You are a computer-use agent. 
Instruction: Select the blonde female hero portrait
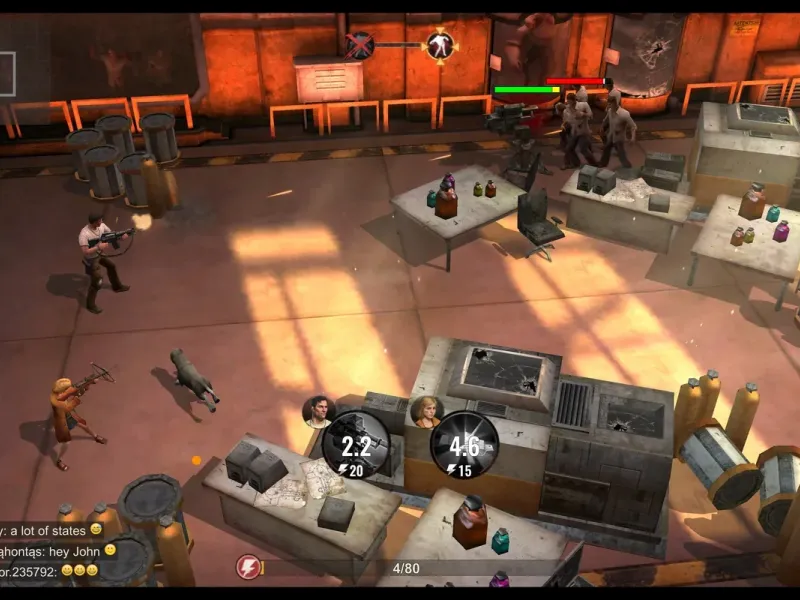pyautogui.click(x=425, y=411)
